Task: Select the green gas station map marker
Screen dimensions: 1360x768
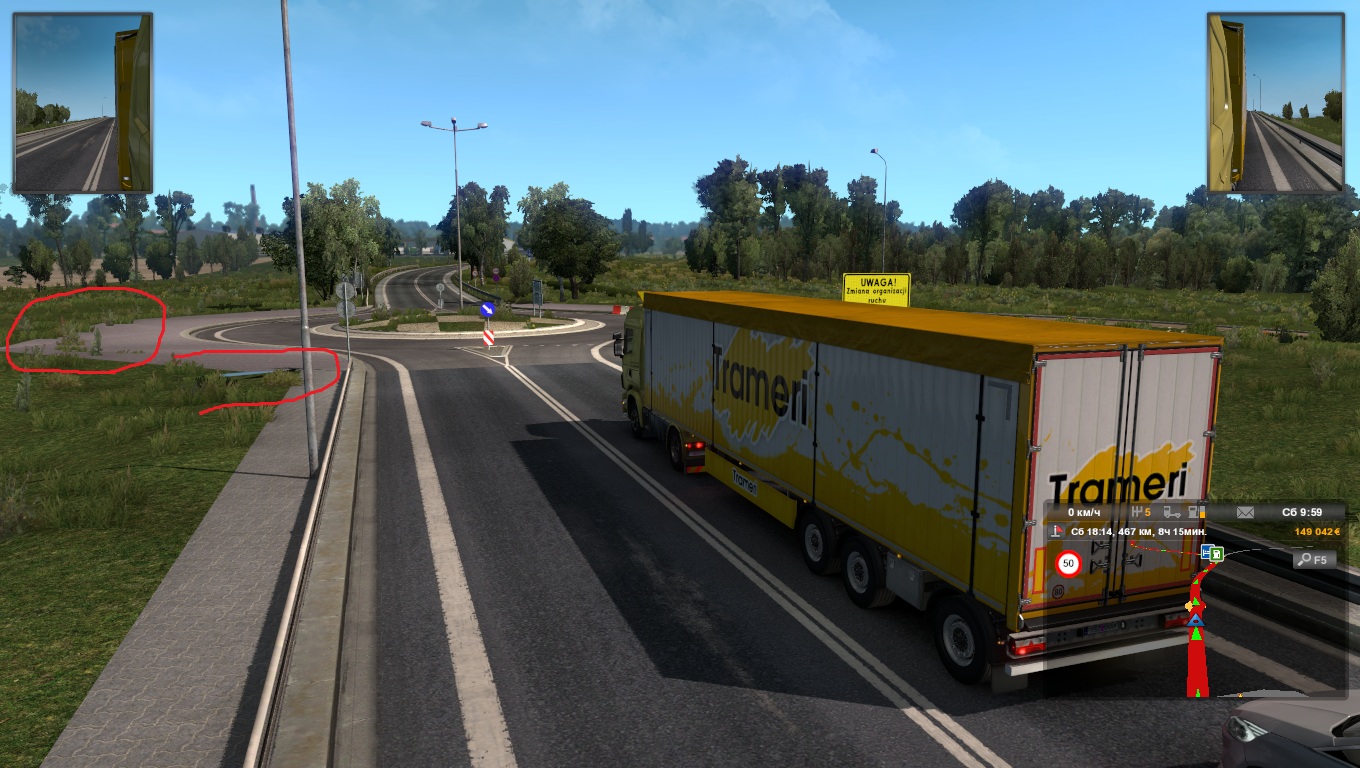Action: [x=1217, y=553]
